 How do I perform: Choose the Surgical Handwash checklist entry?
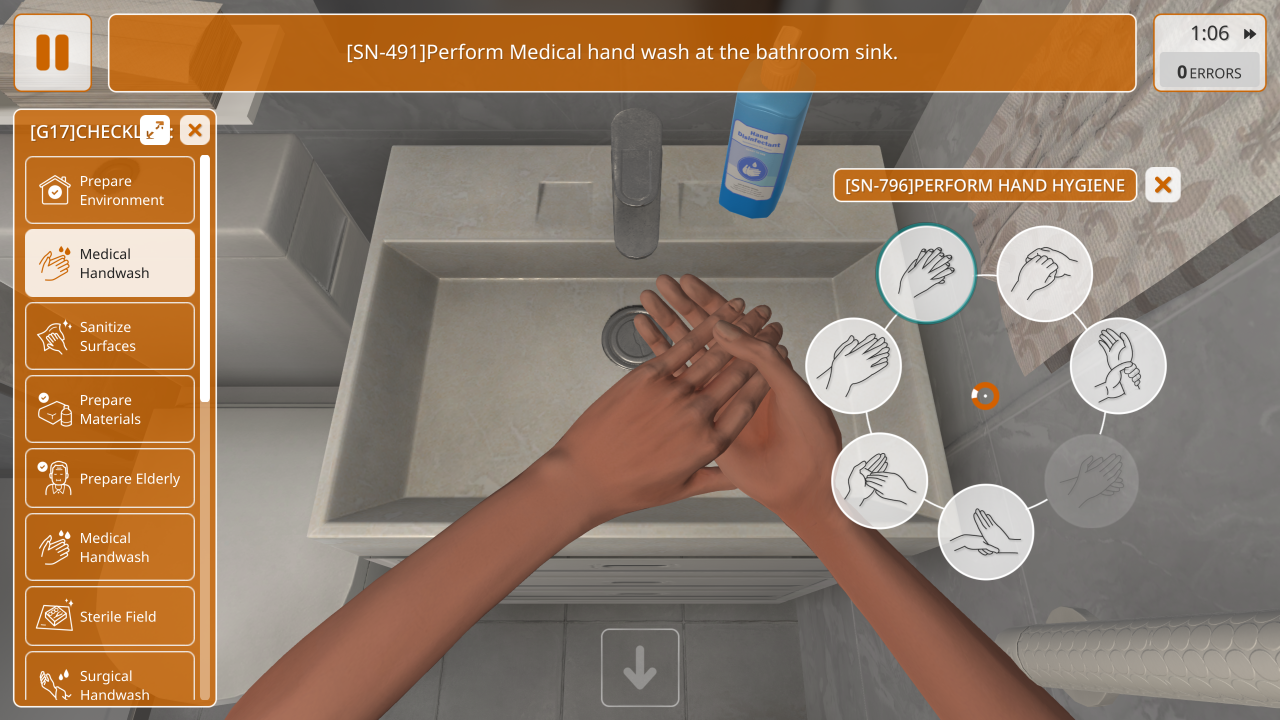pyautogui.click(x=110, y=684)
